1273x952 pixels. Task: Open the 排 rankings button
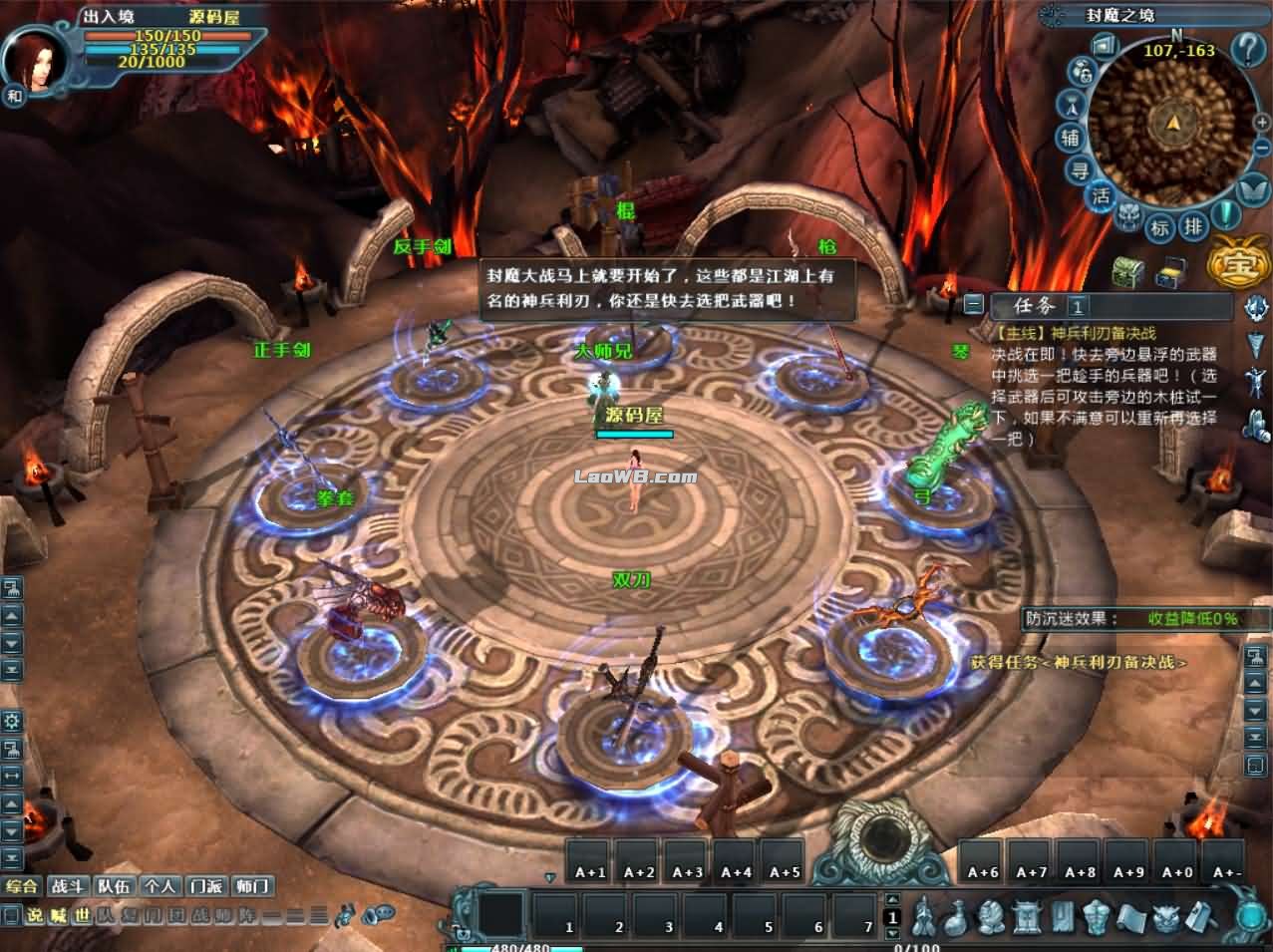1193,225
